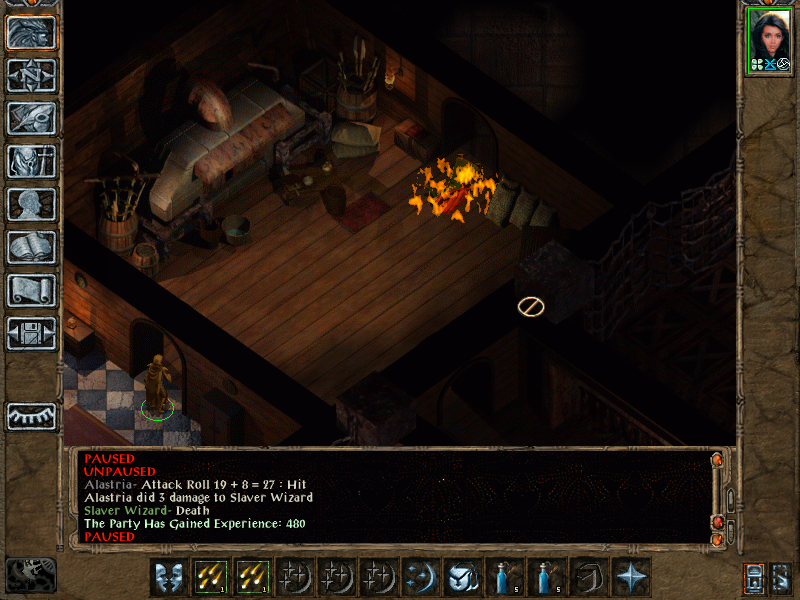Viewport: 800px width, 600px height.
Task: Click the dragon head return-to-game button
Action: pyautogui.click(x=32, y=33)
